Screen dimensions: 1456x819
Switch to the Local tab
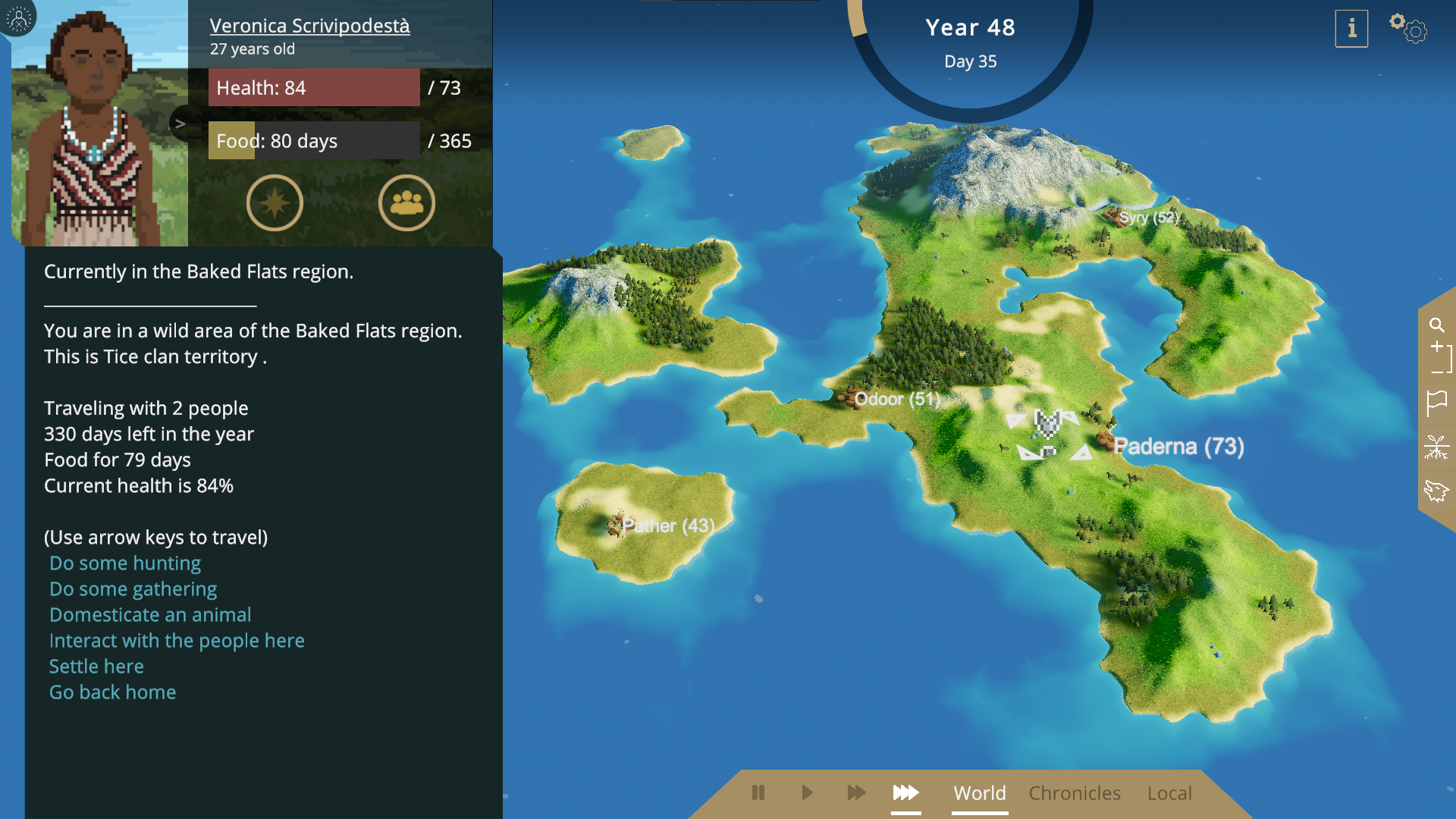pyautogui.click(x=1169, y=793)
